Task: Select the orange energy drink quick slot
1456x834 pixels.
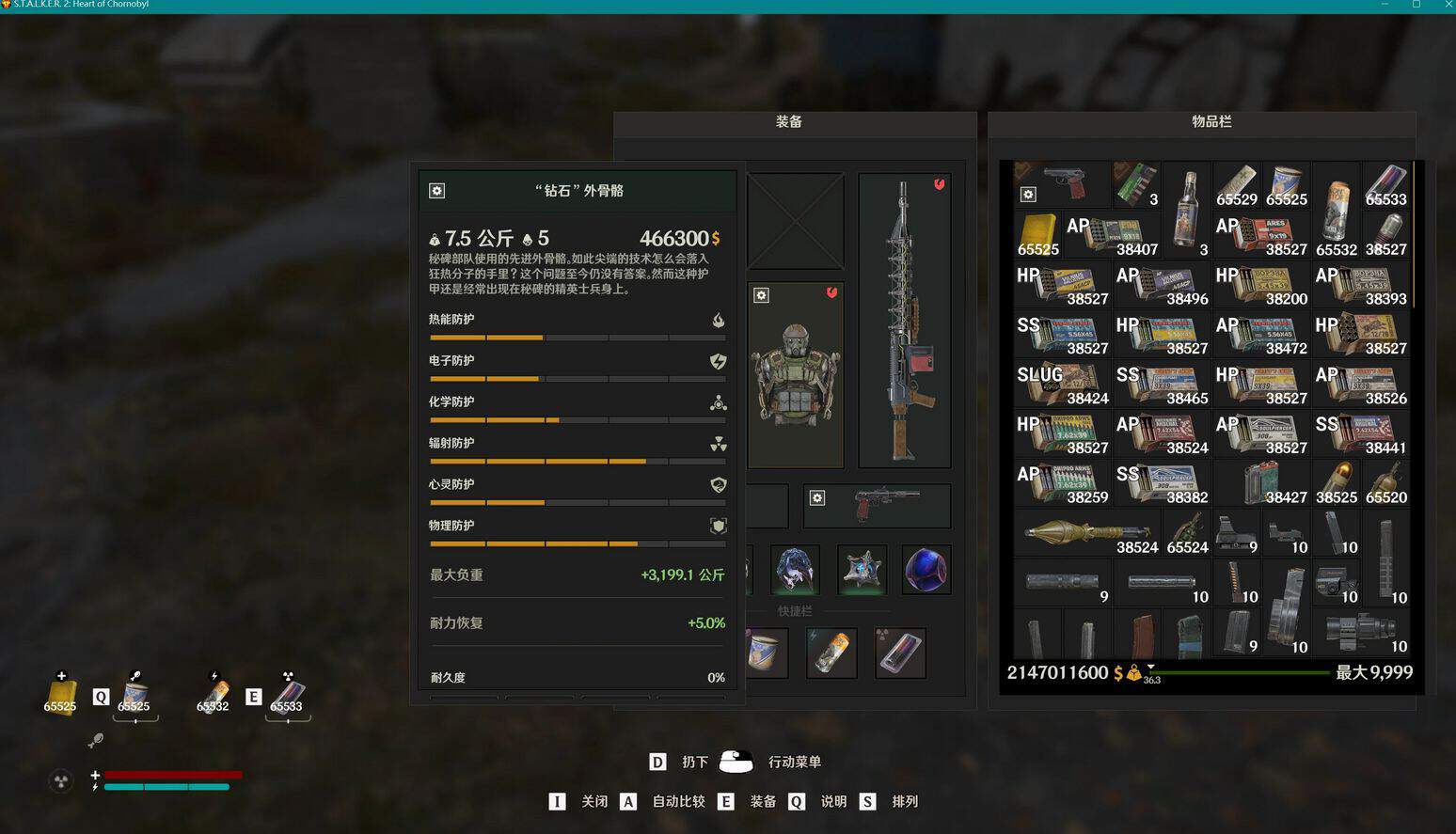Action: pyautogui.click(x=831, y=653)
